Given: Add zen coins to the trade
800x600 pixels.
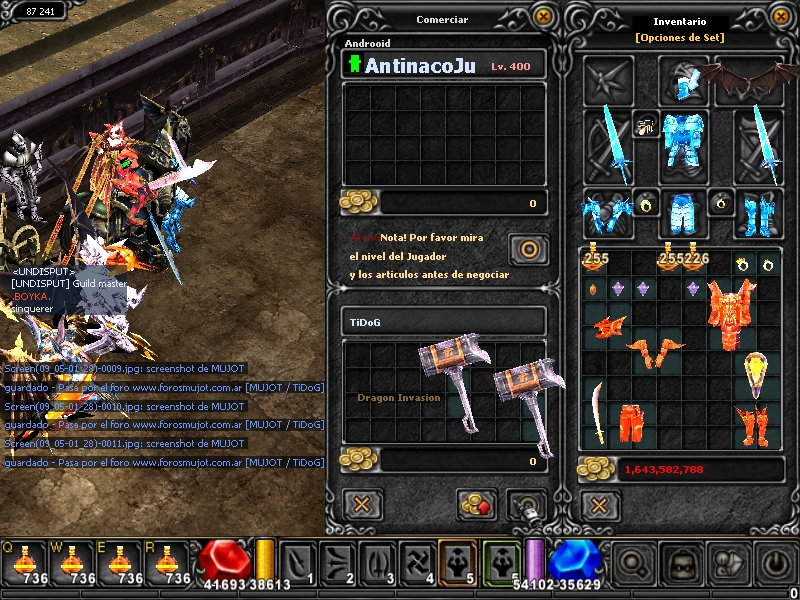Looking at the screenshot, I should tap(477, 503).
